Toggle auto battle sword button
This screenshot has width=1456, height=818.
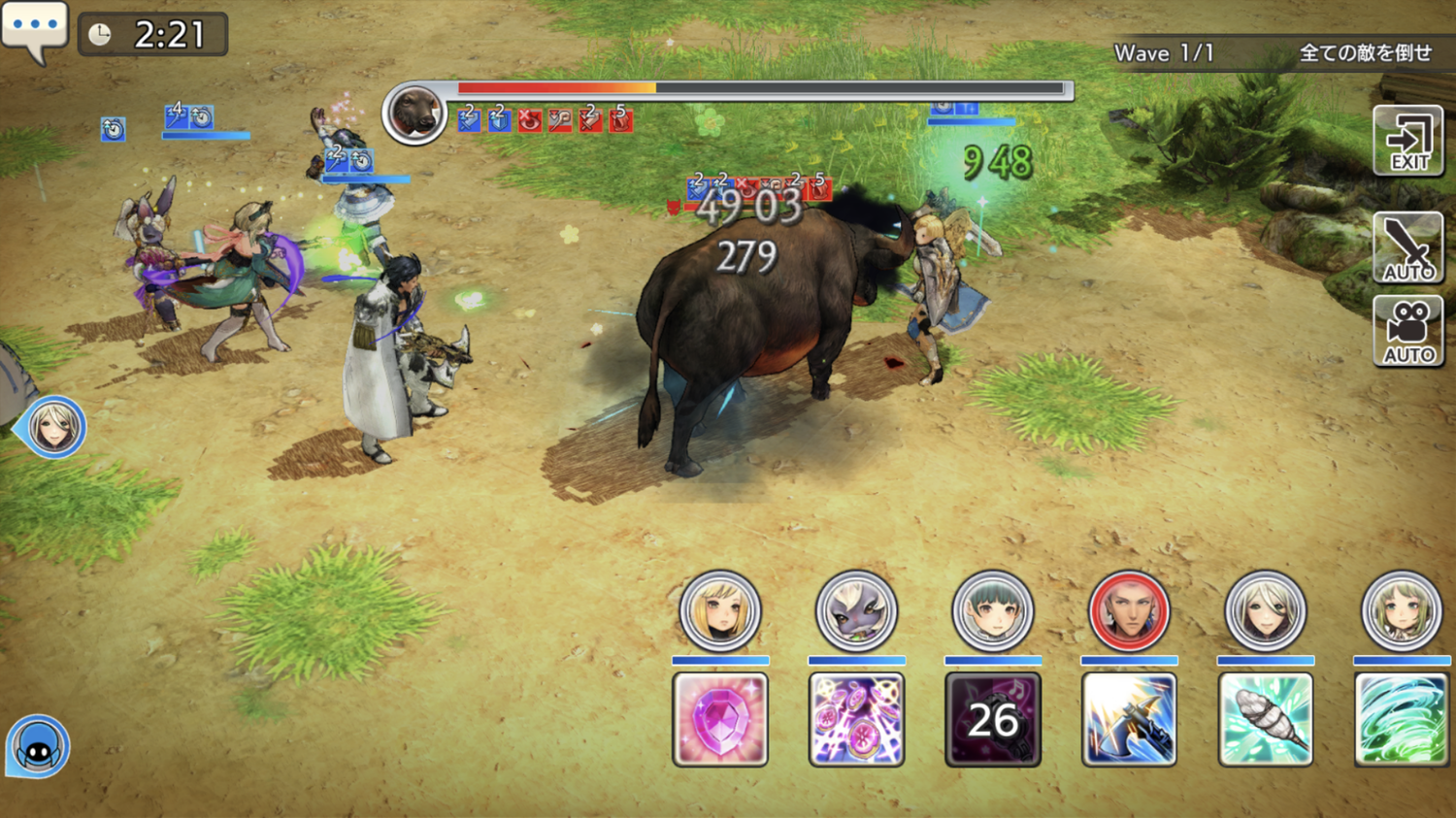click(1407, 248)
